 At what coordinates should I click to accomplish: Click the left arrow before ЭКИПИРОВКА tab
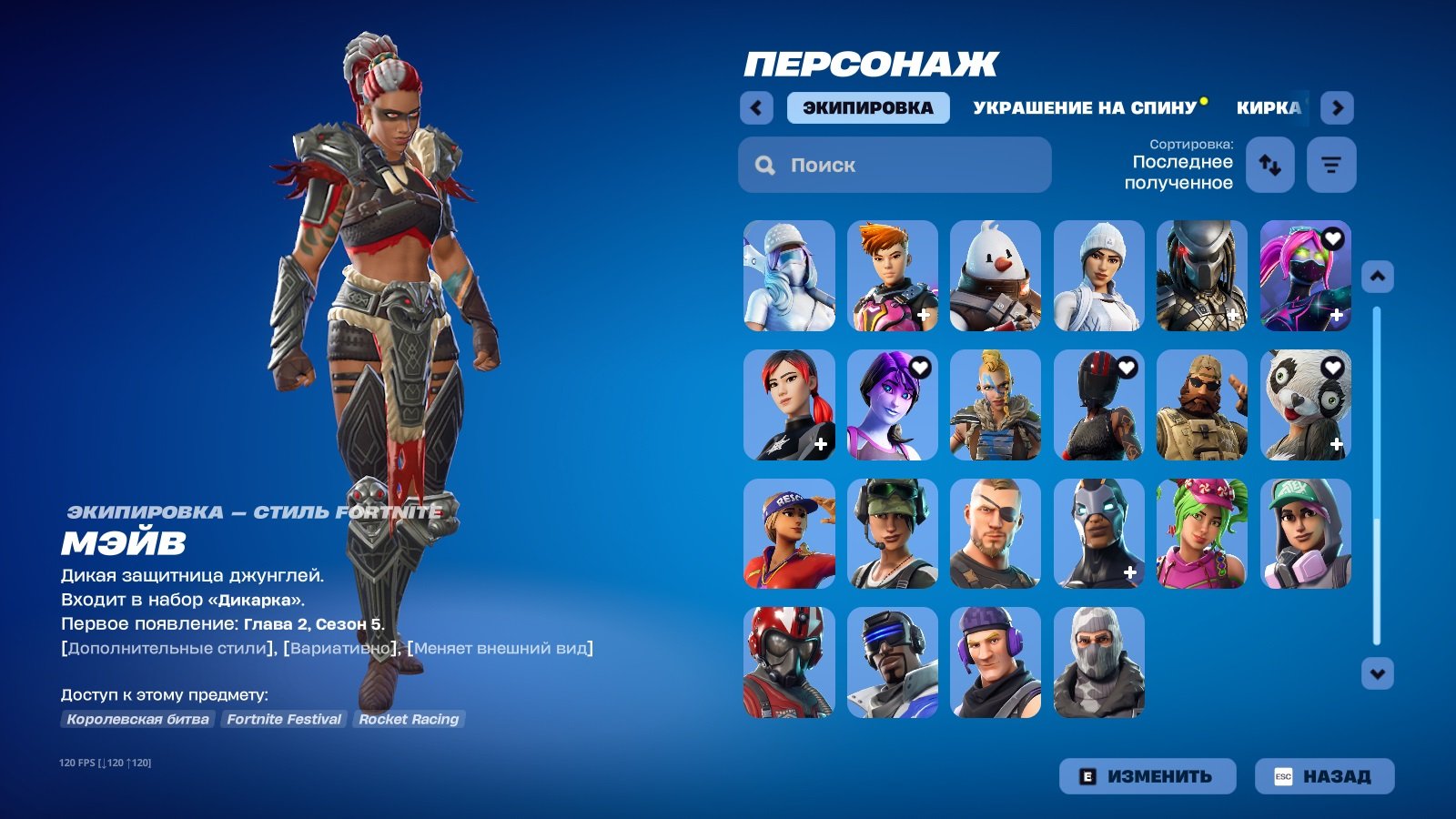tap(755, 107)
